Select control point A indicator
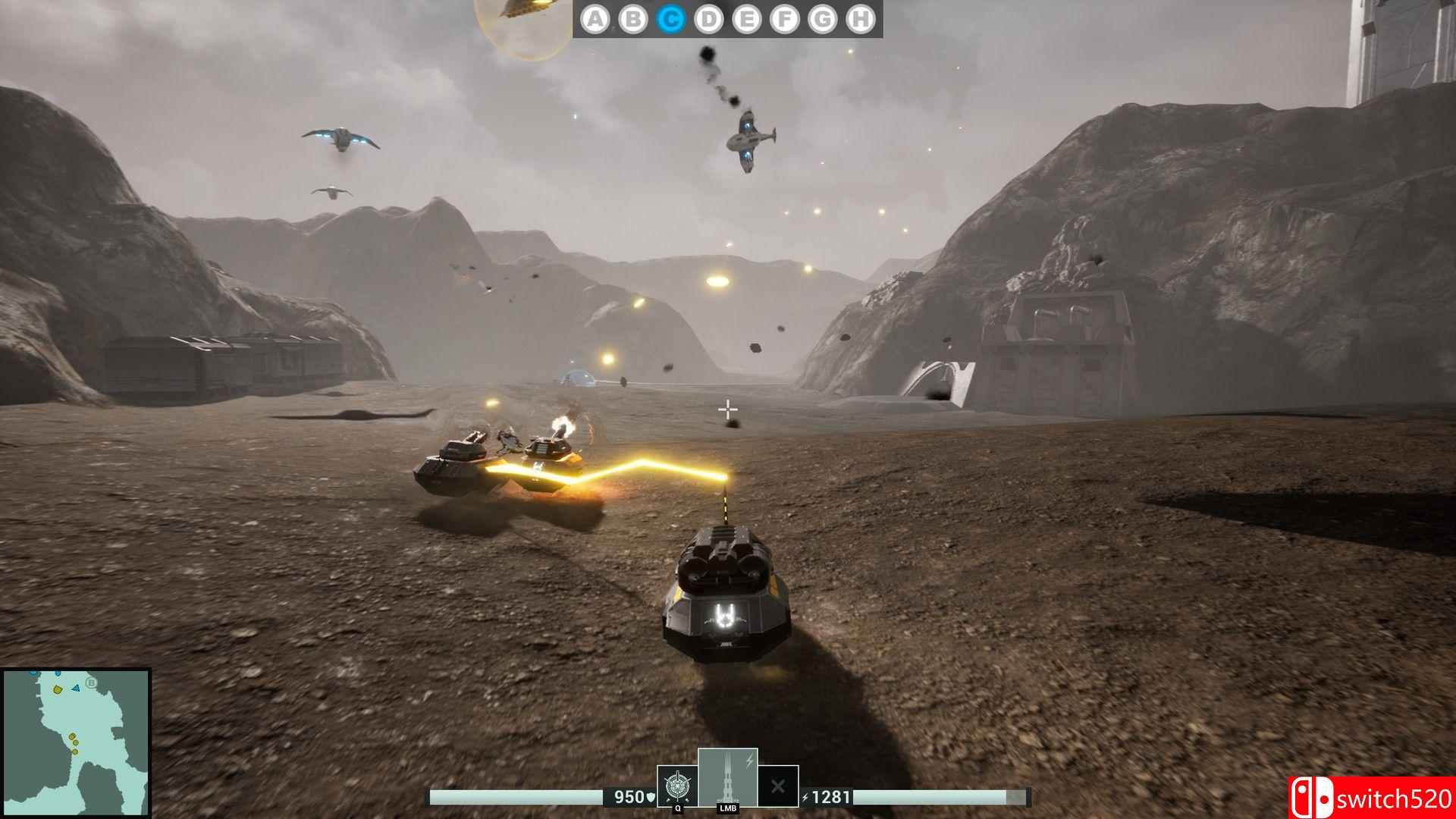1456x819 pixels. pyautogui.click(x=595, y=19)
